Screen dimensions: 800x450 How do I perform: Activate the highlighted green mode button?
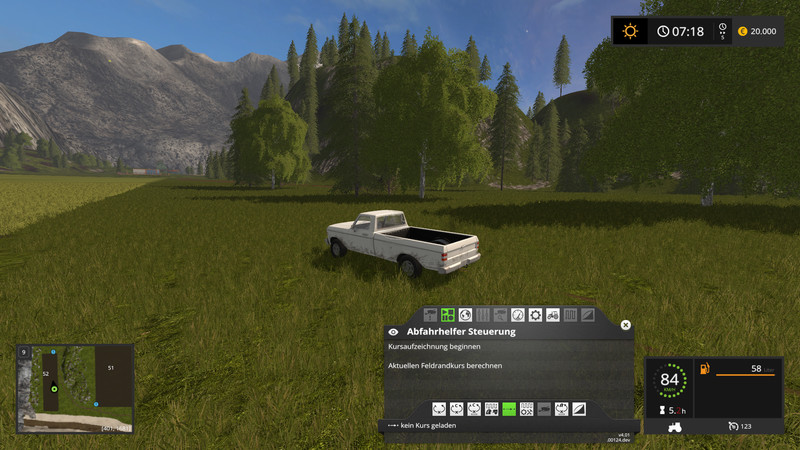pos(509,409)
